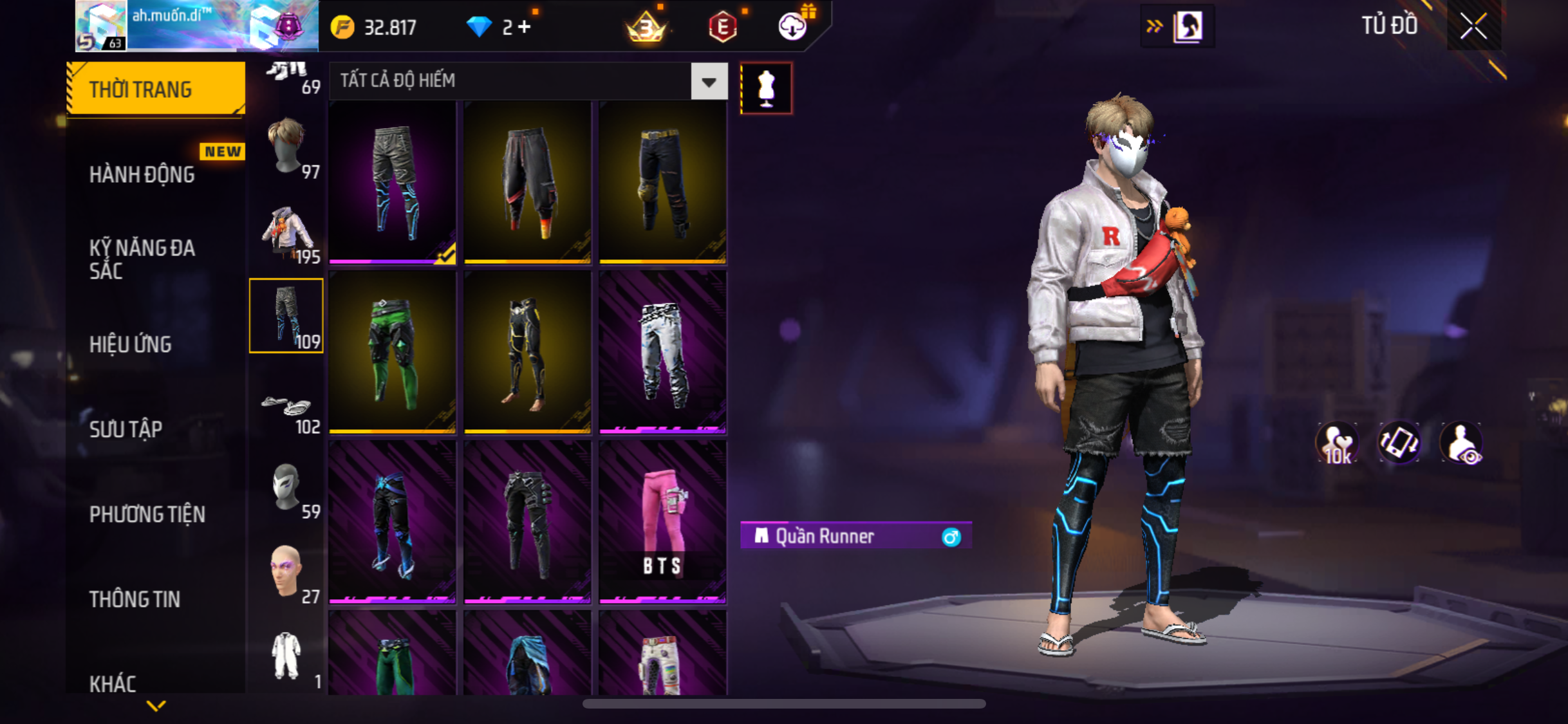
Task: Open the jacket tops category
Action: [287, 233]
